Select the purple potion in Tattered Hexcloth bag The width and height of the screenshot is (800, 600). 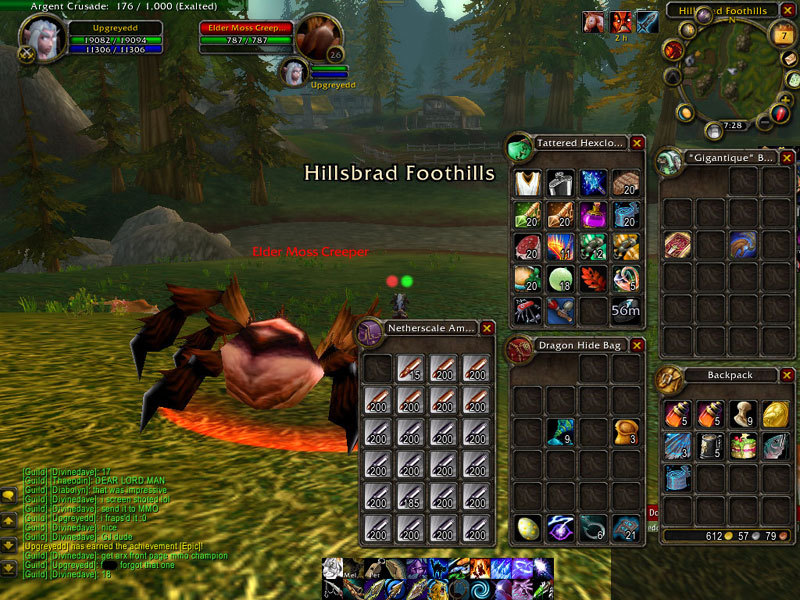[x=593, y=215]
